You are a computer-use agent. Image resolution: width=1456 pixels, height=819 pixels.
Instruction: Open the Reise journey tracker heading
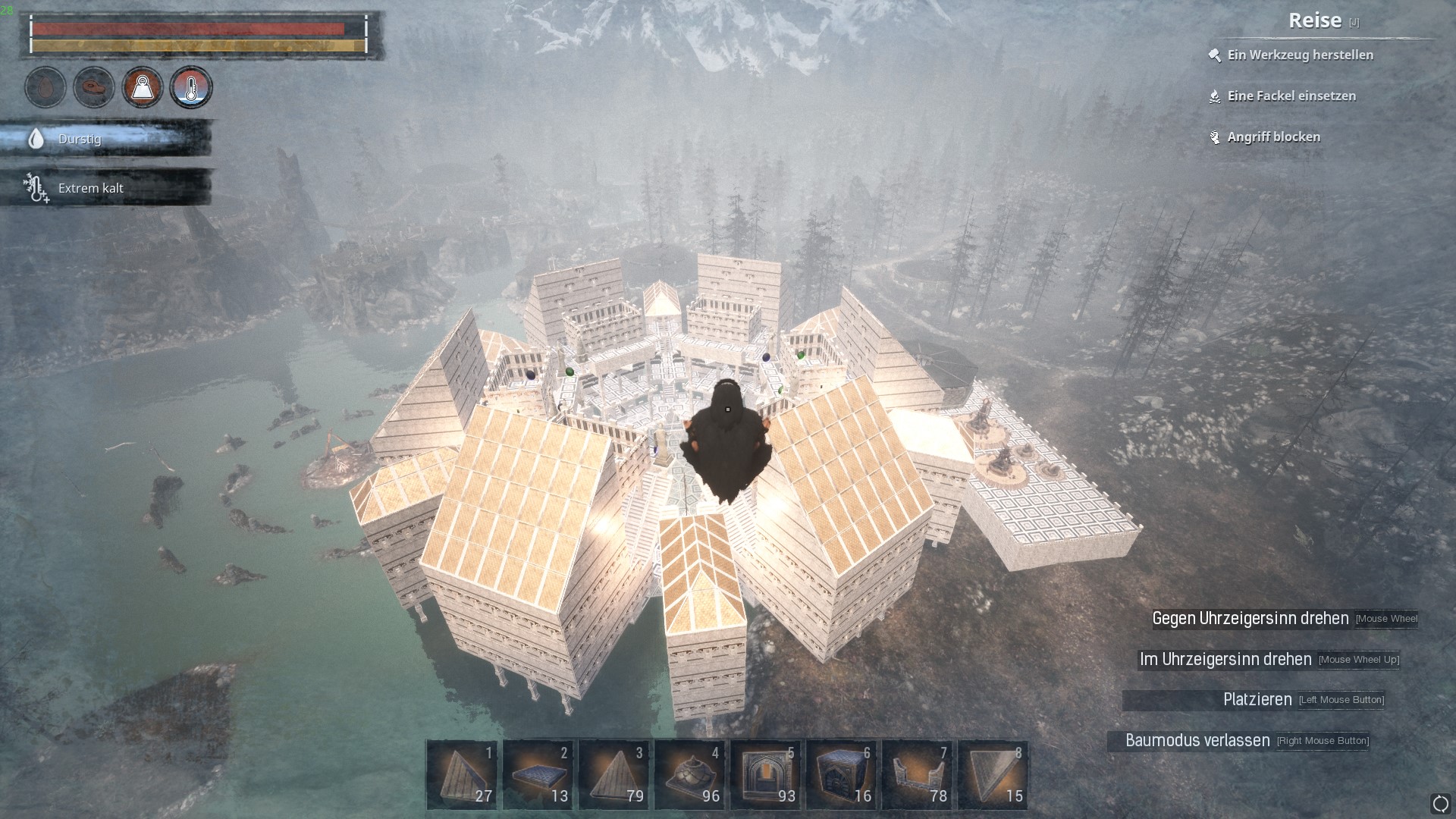1315,20
